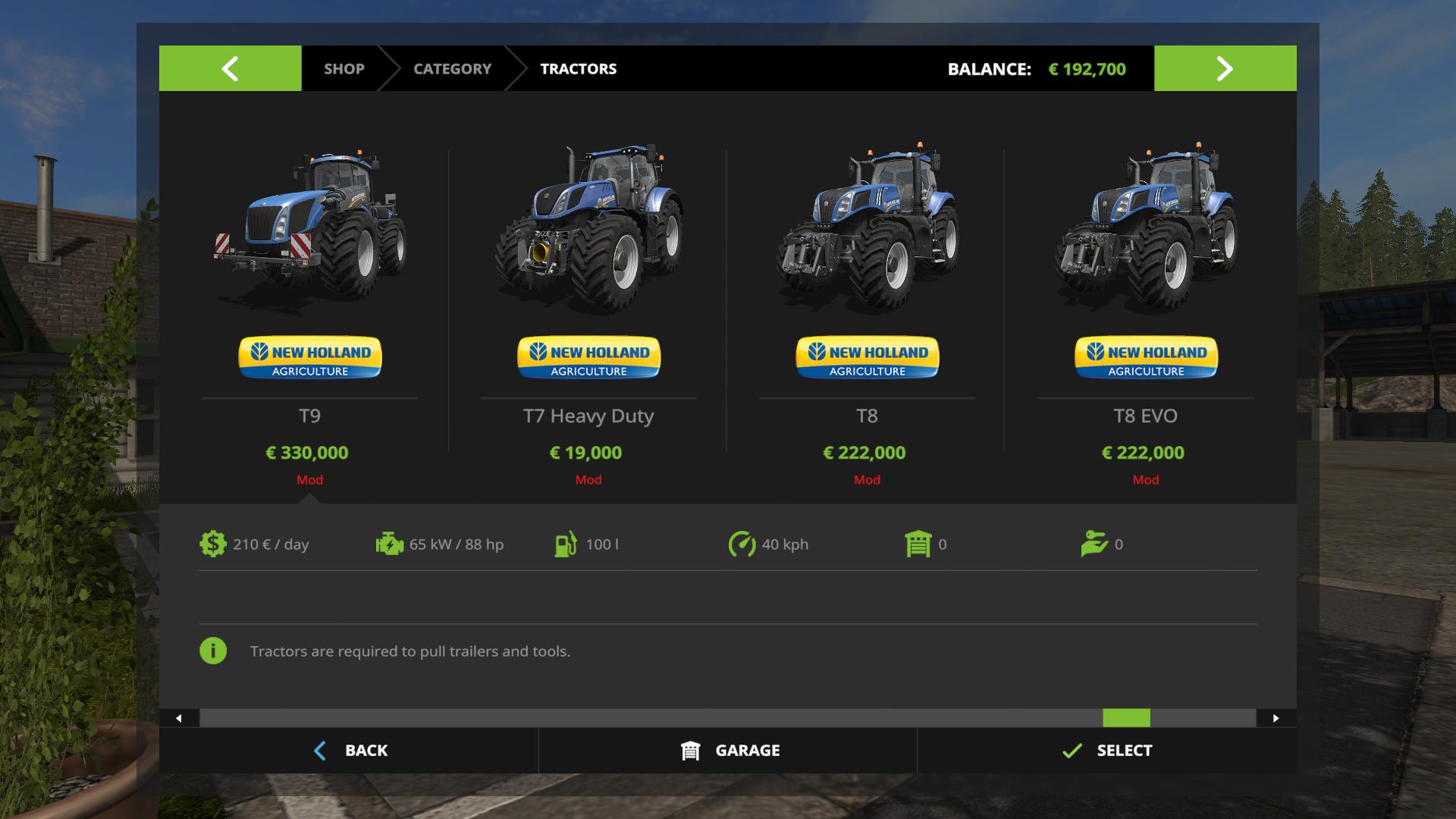This screenshot has height=819, width=1456.
Task: Click the green scrollbar thumb
Action: pyautogui.click(x=1126, y=718)
